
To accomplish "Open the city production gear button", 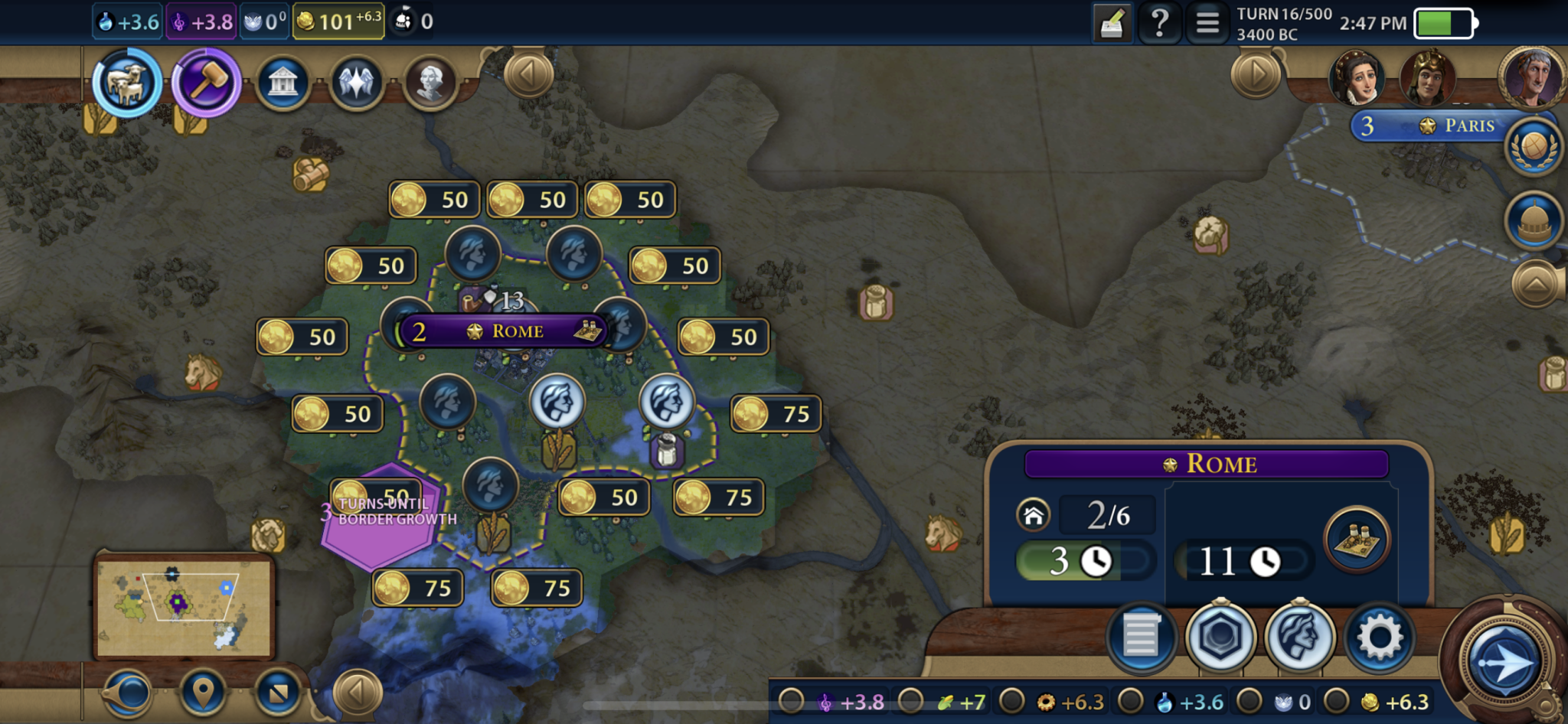I will (x=1379, y=637).
